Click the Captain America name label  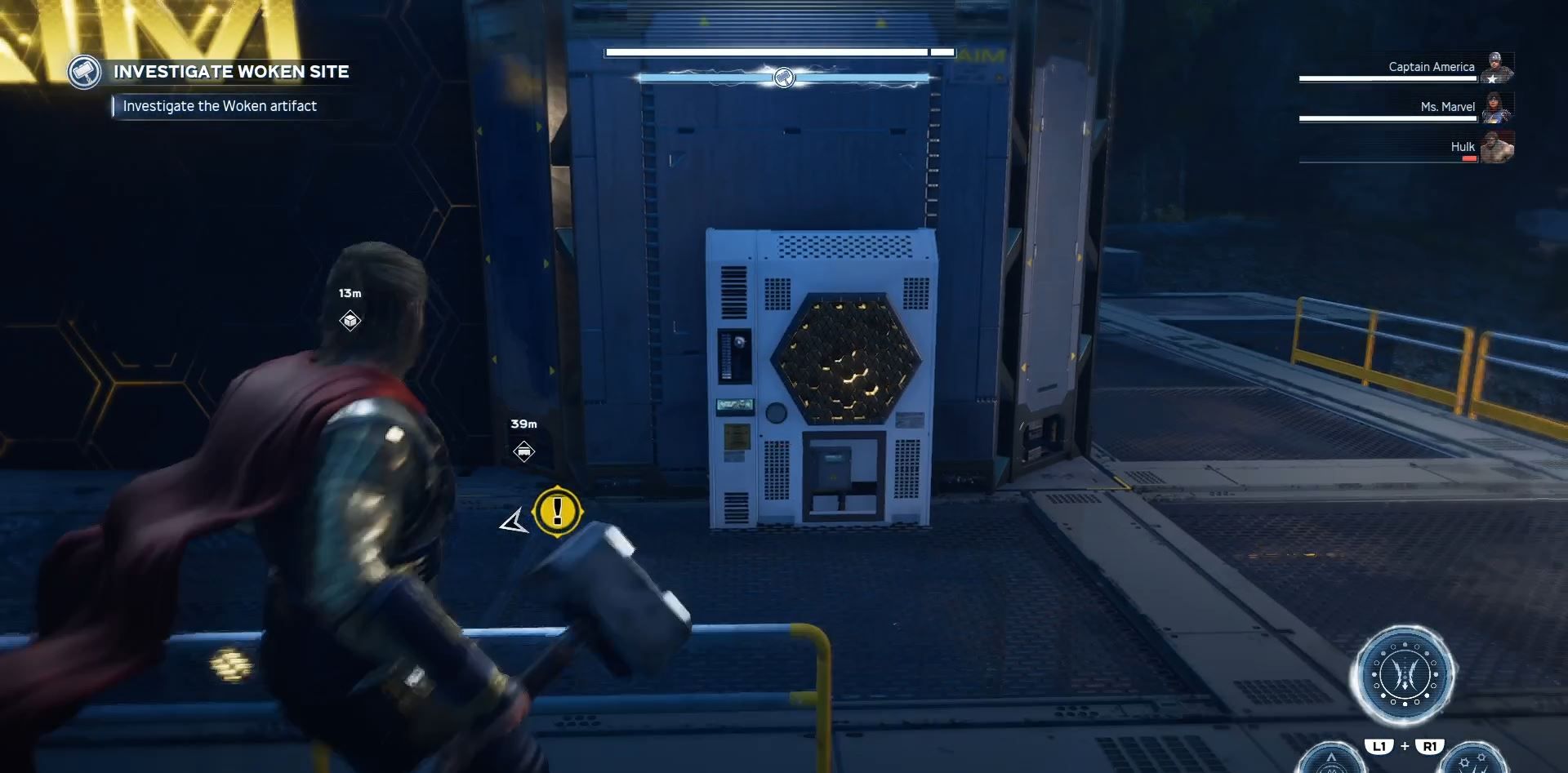pyautogui.click(x=1430, y=67)
